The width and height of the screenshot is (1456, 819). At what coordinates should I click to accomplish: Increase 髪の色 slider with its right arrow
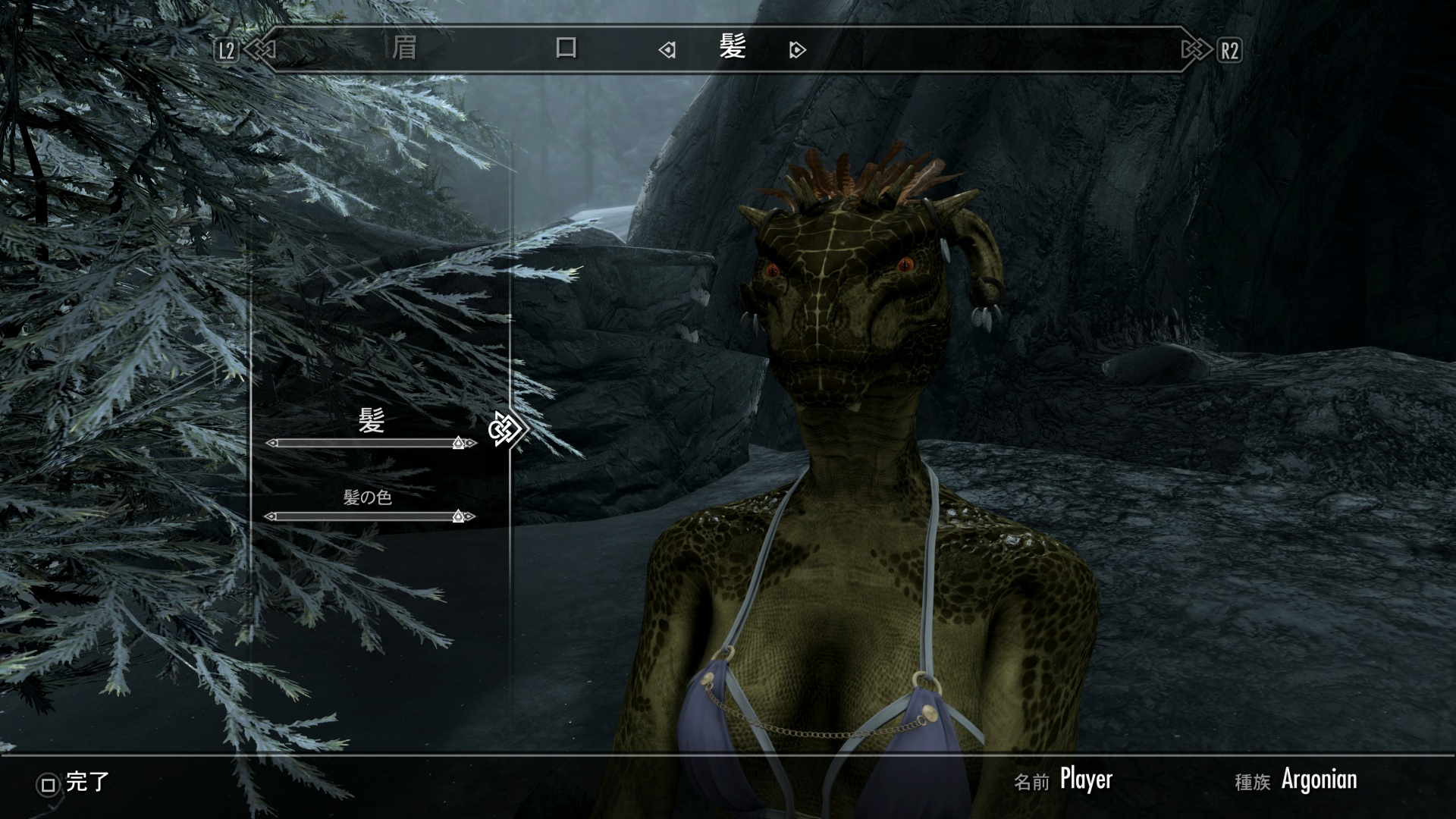click(x=471, y=516)
